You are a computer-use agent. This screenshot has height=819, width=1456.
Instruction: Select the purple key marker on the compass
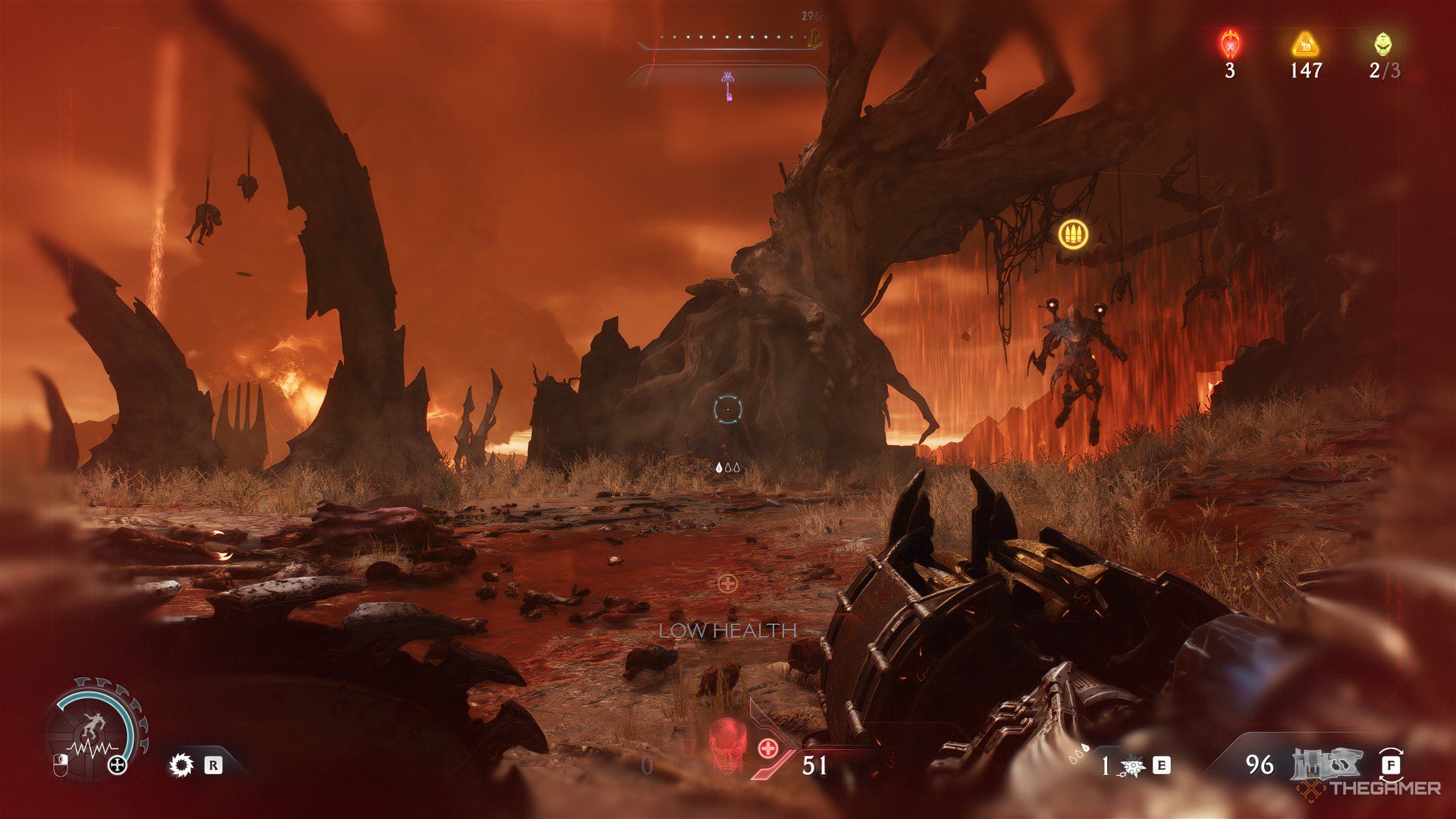pos(728,85)
